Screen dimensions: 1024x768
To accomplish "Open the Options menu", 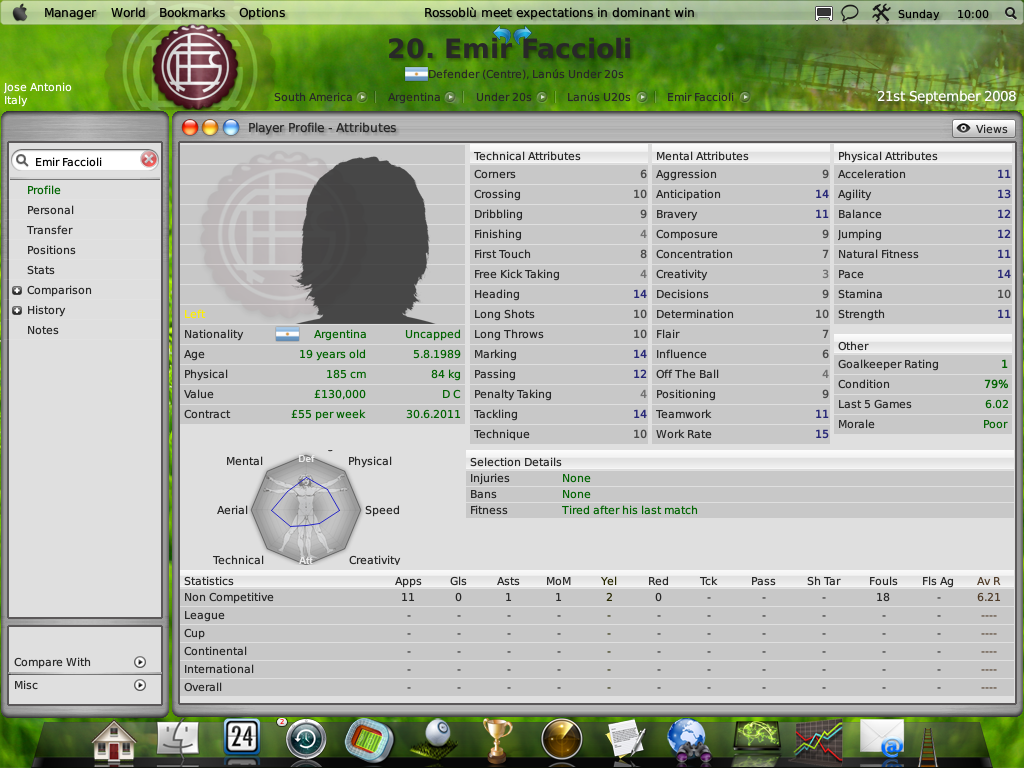I will pos(262,13).
